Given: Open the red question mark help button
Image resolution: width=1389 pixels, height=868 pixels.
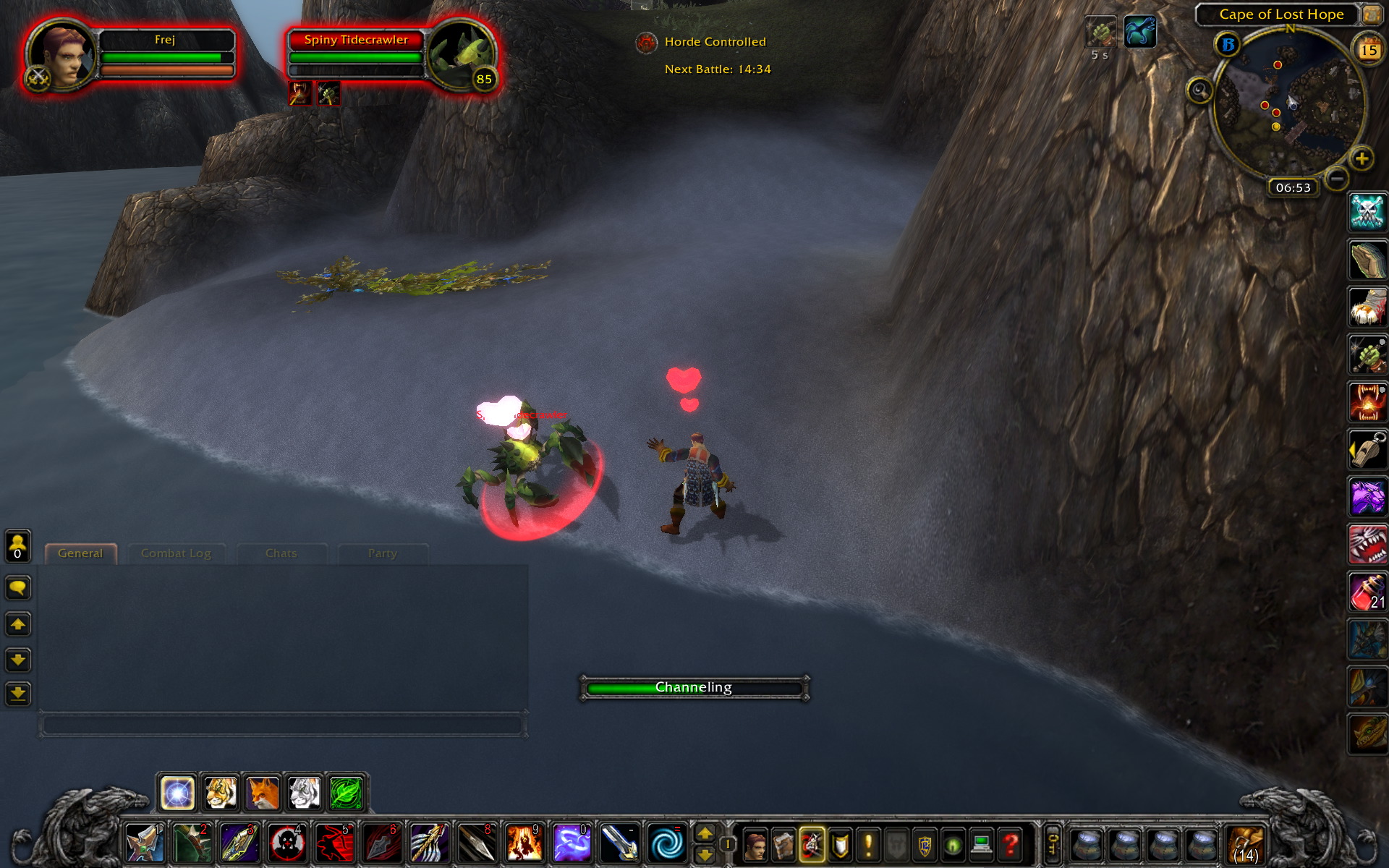Looking at the screenshot, I should [1011, 844].
